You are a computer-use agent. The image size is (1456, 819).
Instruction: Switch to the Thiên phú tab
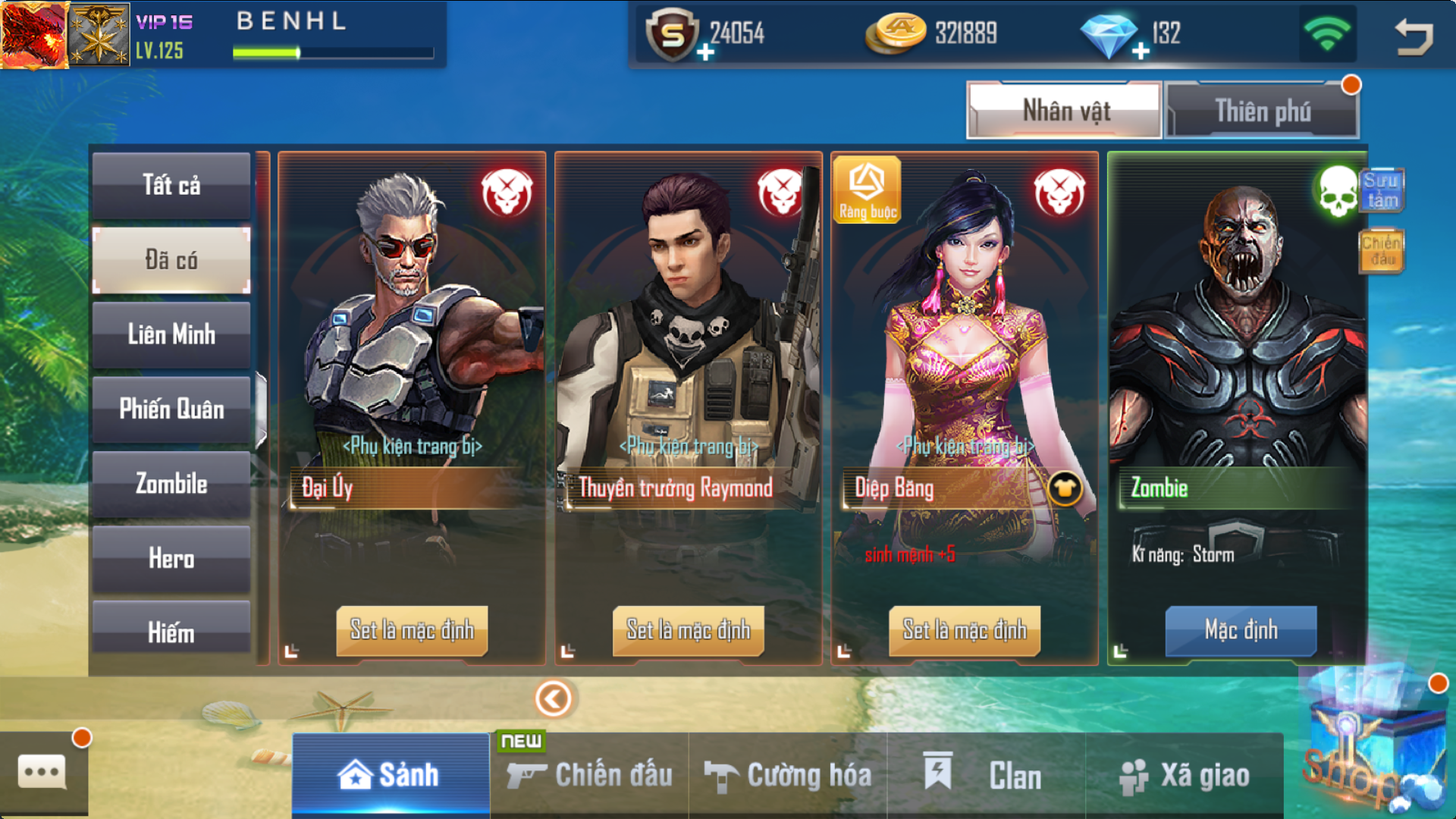coord(1262,111)
